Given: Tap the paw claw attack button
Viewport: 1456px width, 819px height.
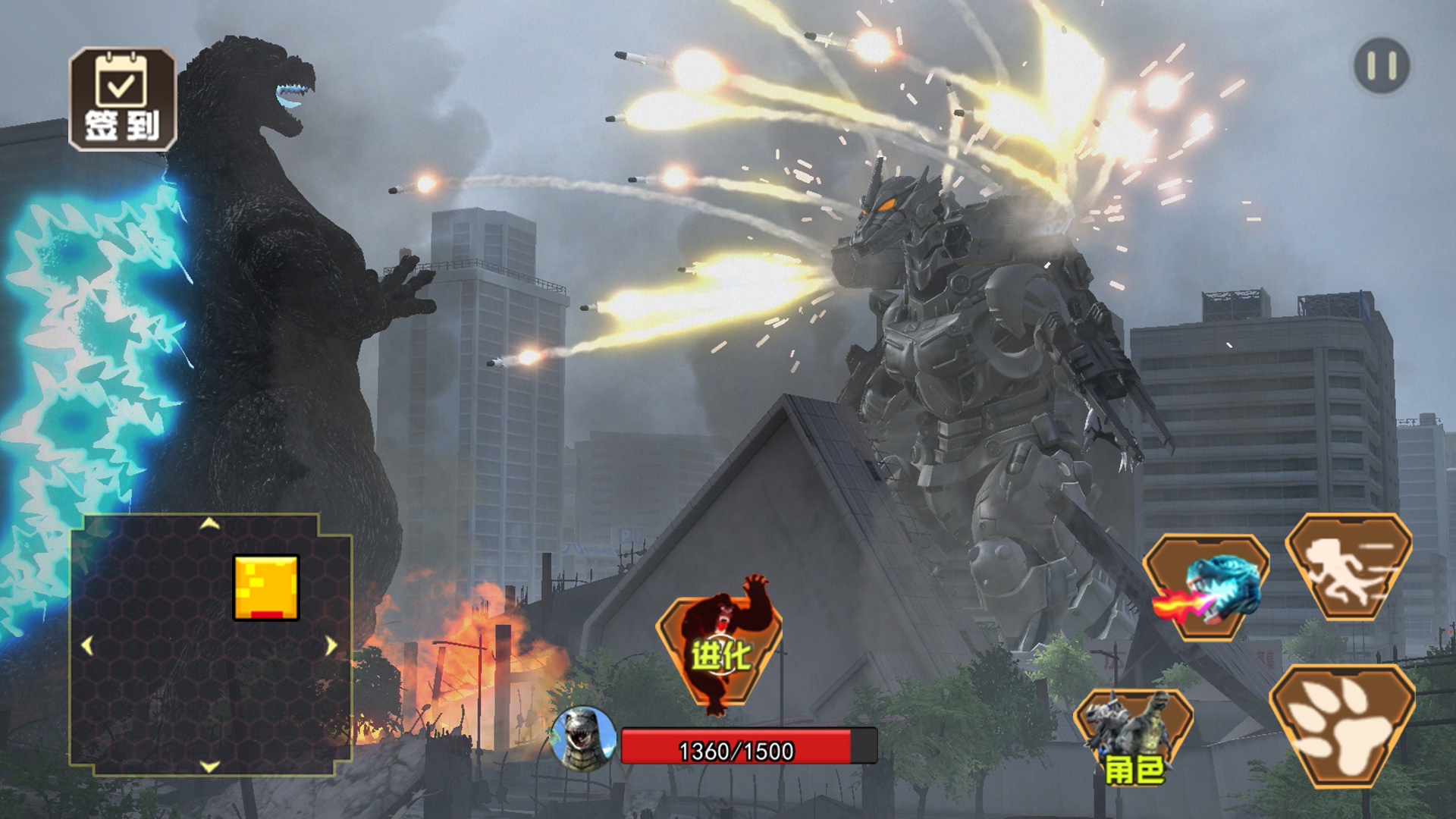Looking at the screenshot, I should [1342, 726].
